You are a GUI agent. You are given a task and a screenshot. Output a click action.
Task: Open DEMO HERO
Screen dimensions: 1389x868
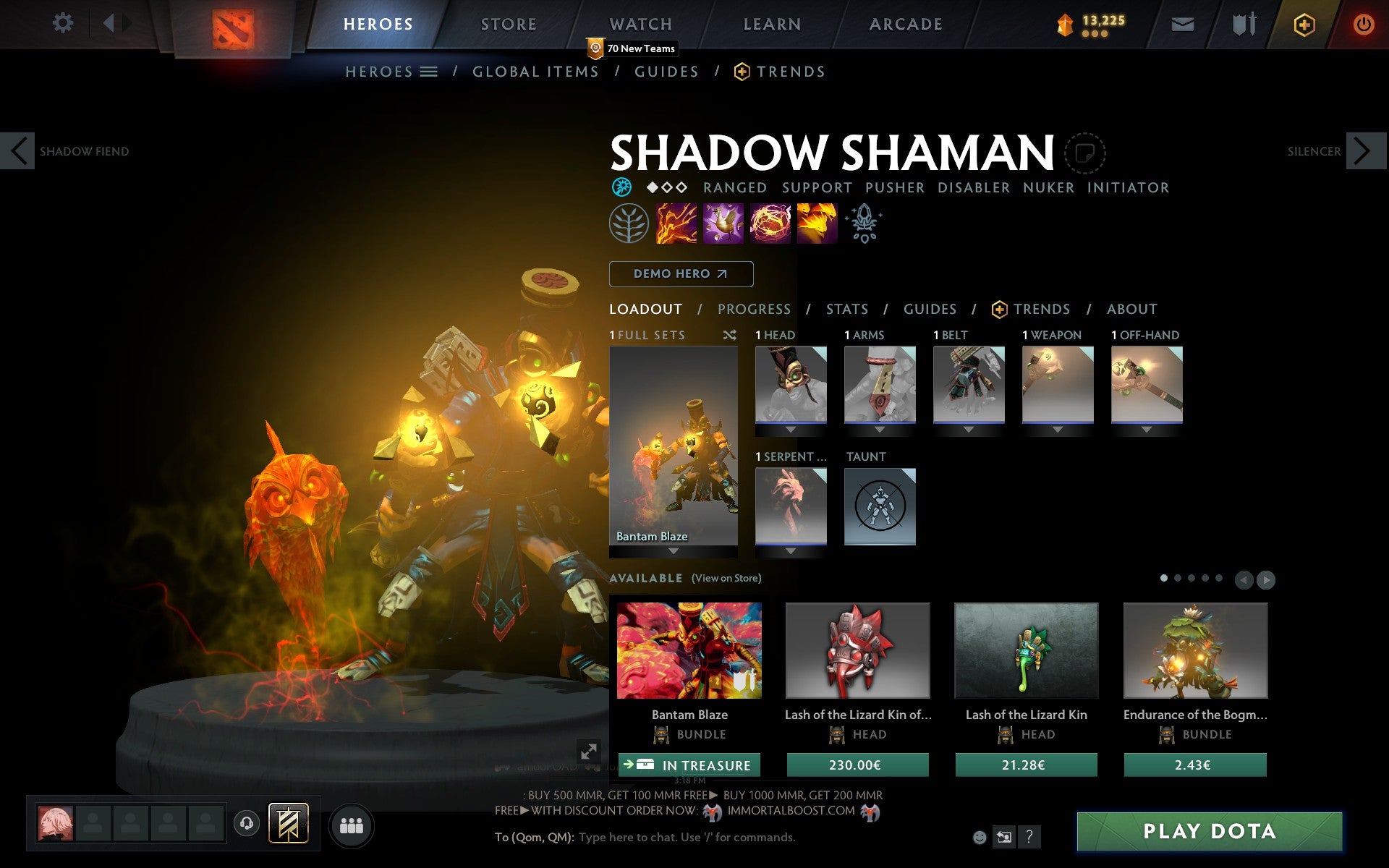pyautogui.click(x=681, y=274)
